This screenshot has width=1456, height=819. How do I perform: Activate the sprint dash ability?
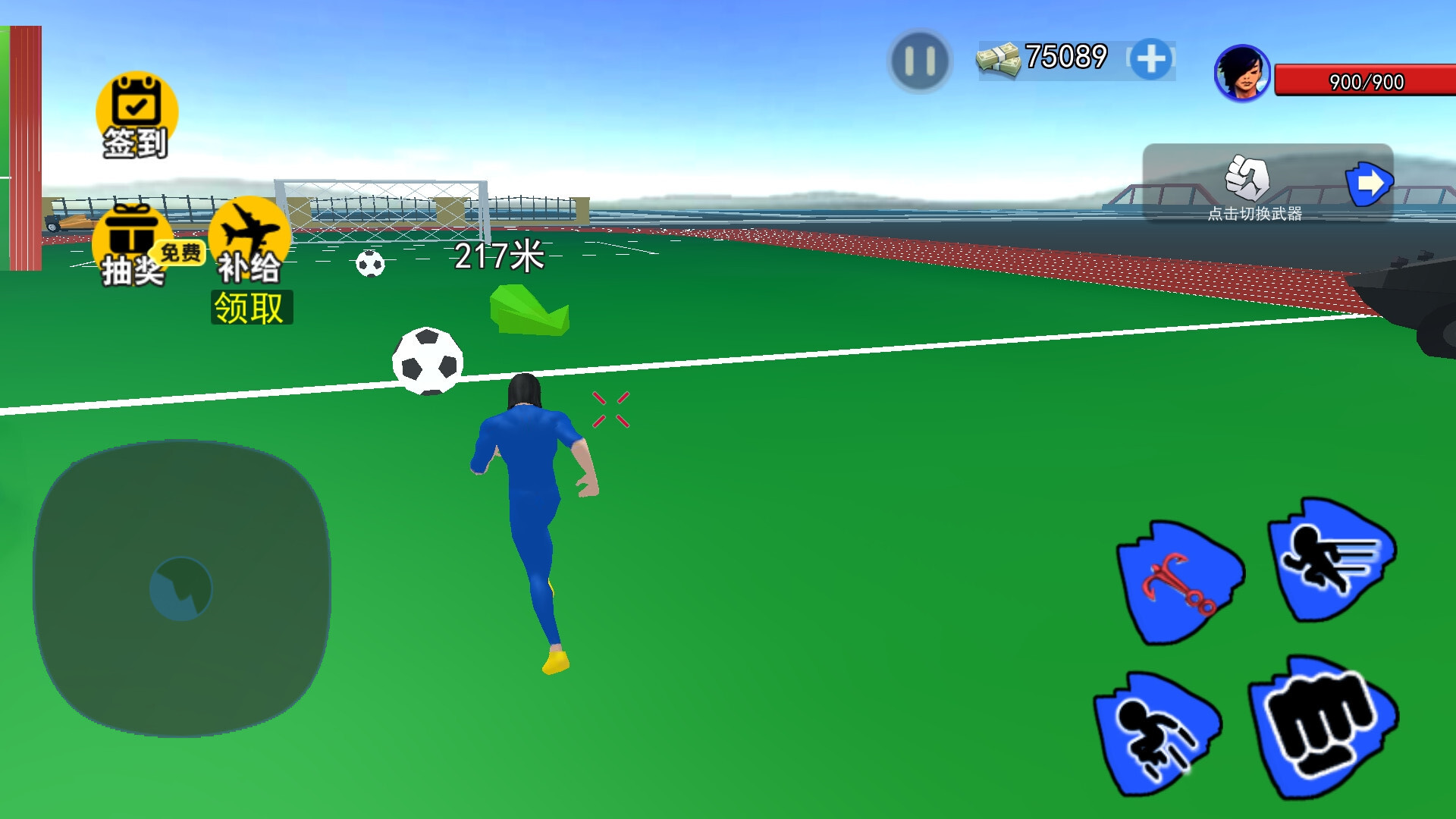click(1331, 560)
